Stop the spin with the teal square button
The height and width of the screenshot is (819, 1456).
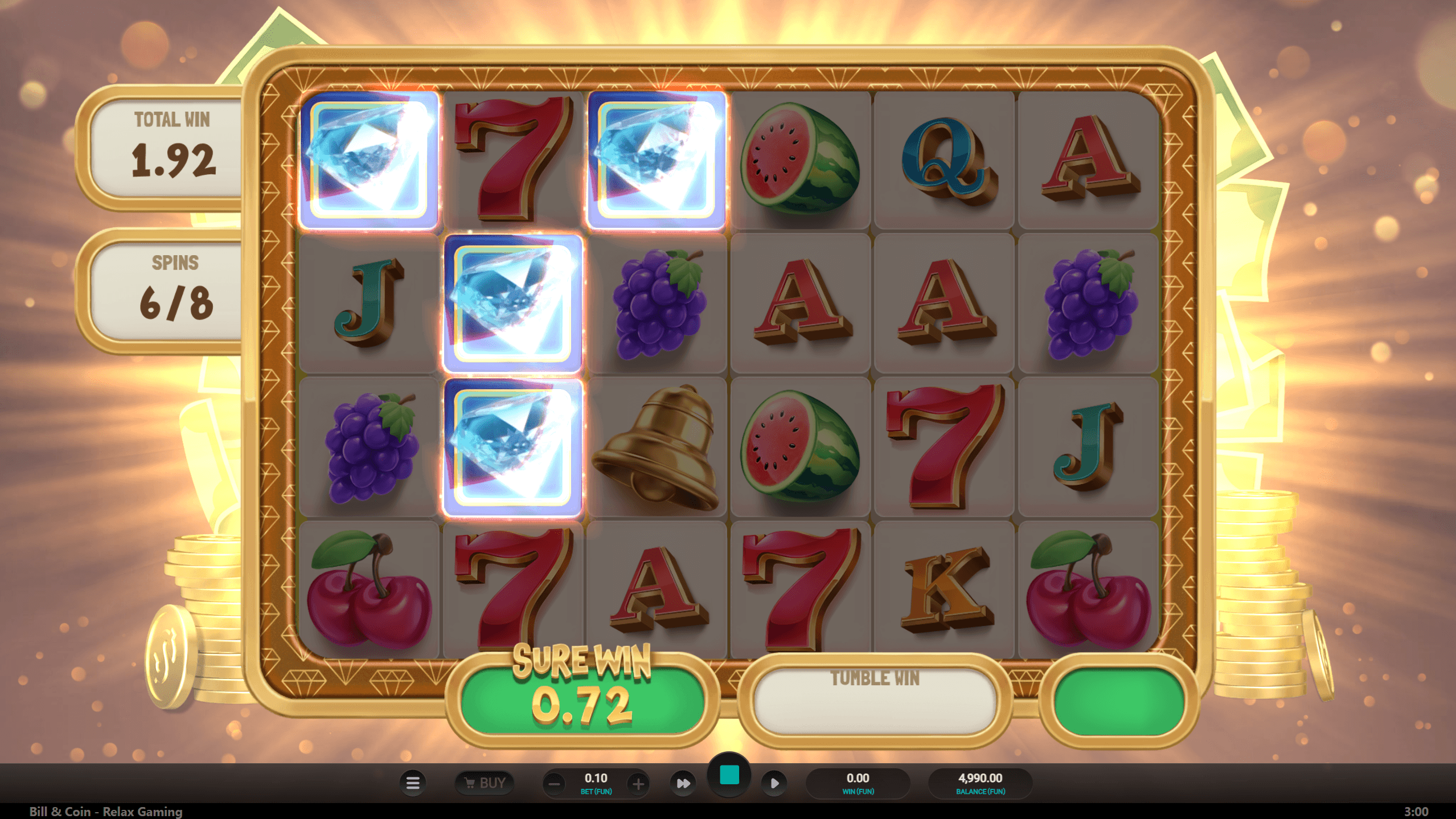pyautogui.click(x=729, y=776)
